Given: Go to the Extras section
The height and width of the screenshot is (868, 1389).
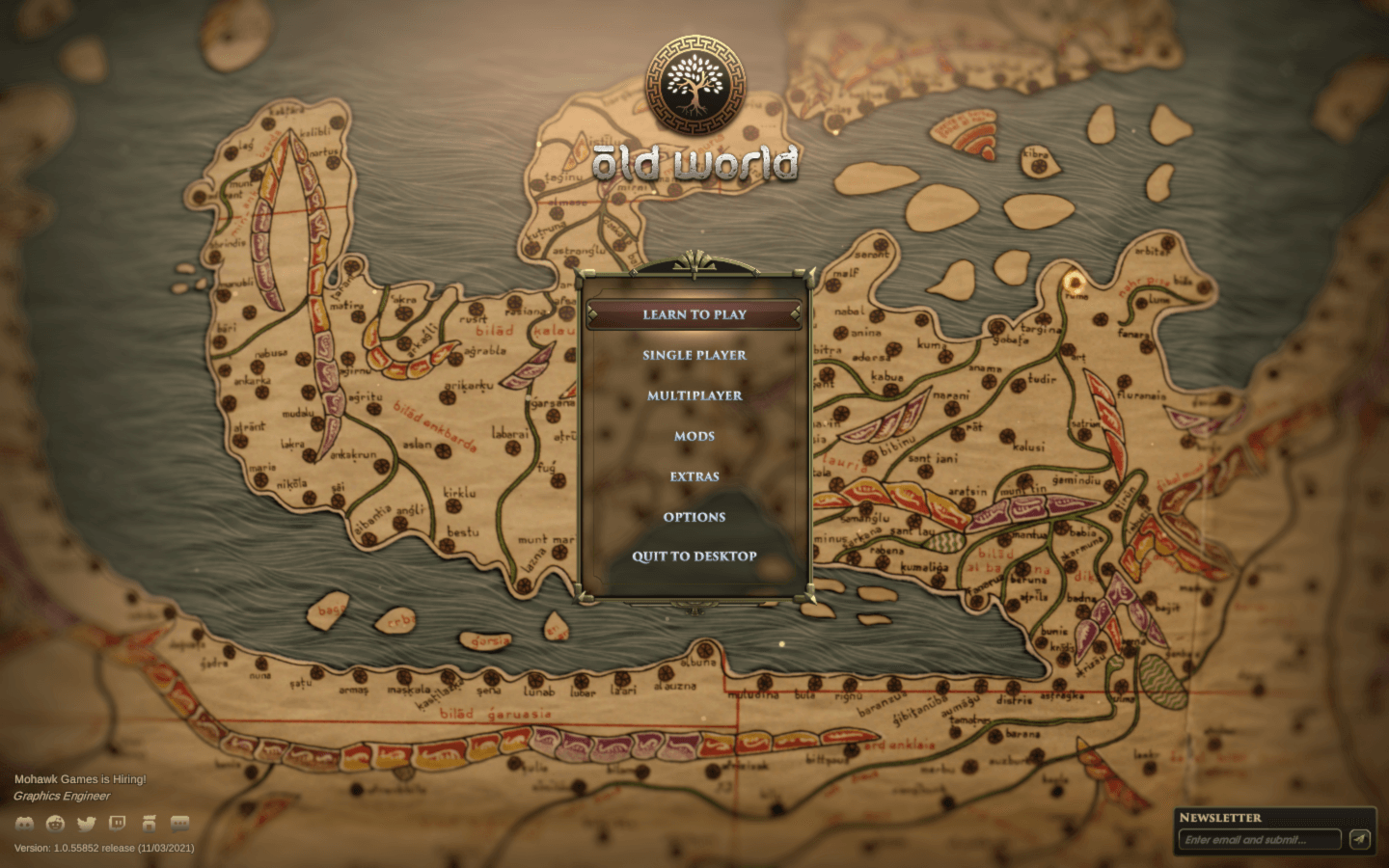Looking at the screenshot, I should 694,476.
